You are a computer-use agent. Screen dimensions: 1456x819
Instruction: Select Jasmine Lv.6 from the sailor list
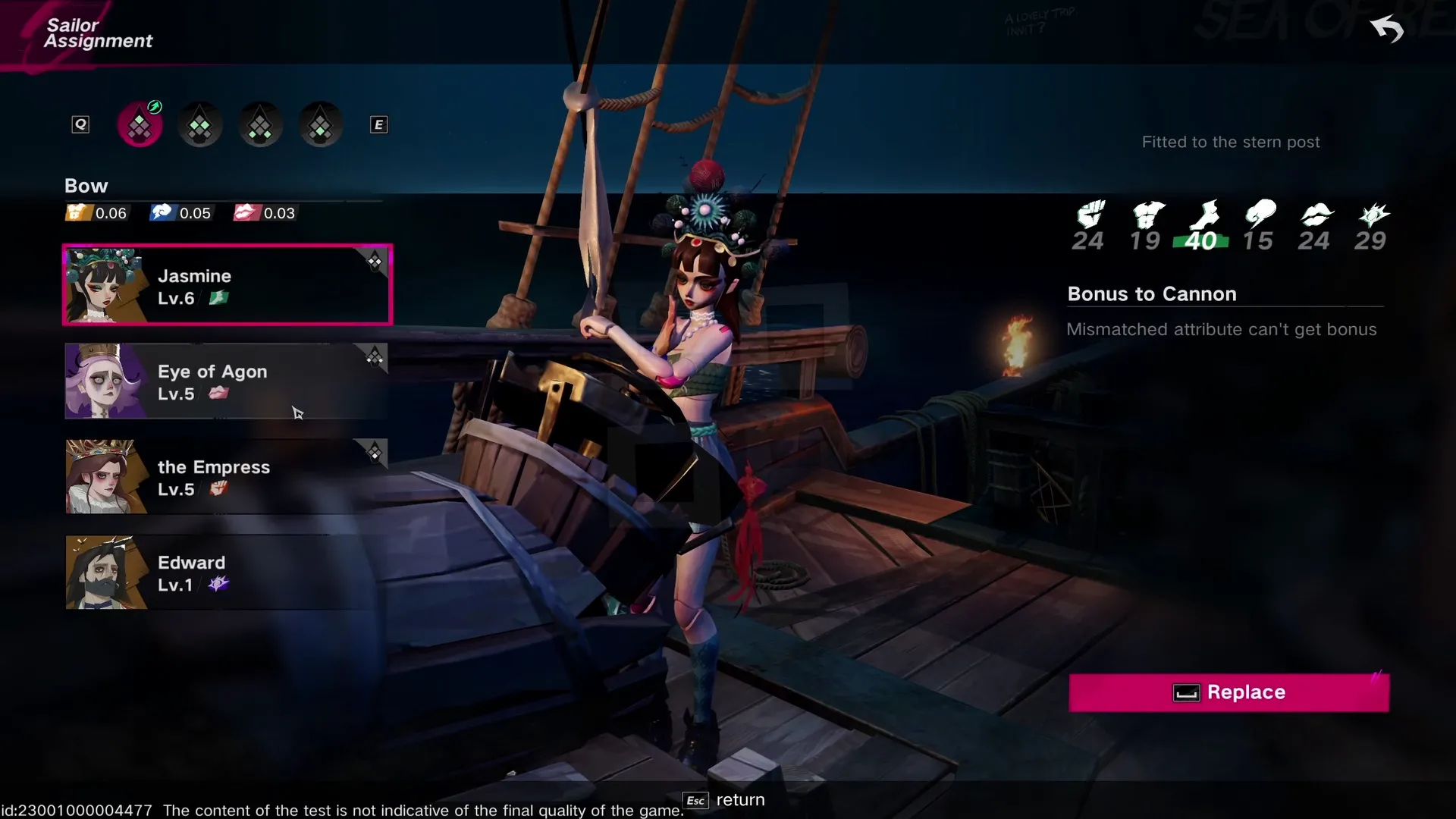pos(227,284)
